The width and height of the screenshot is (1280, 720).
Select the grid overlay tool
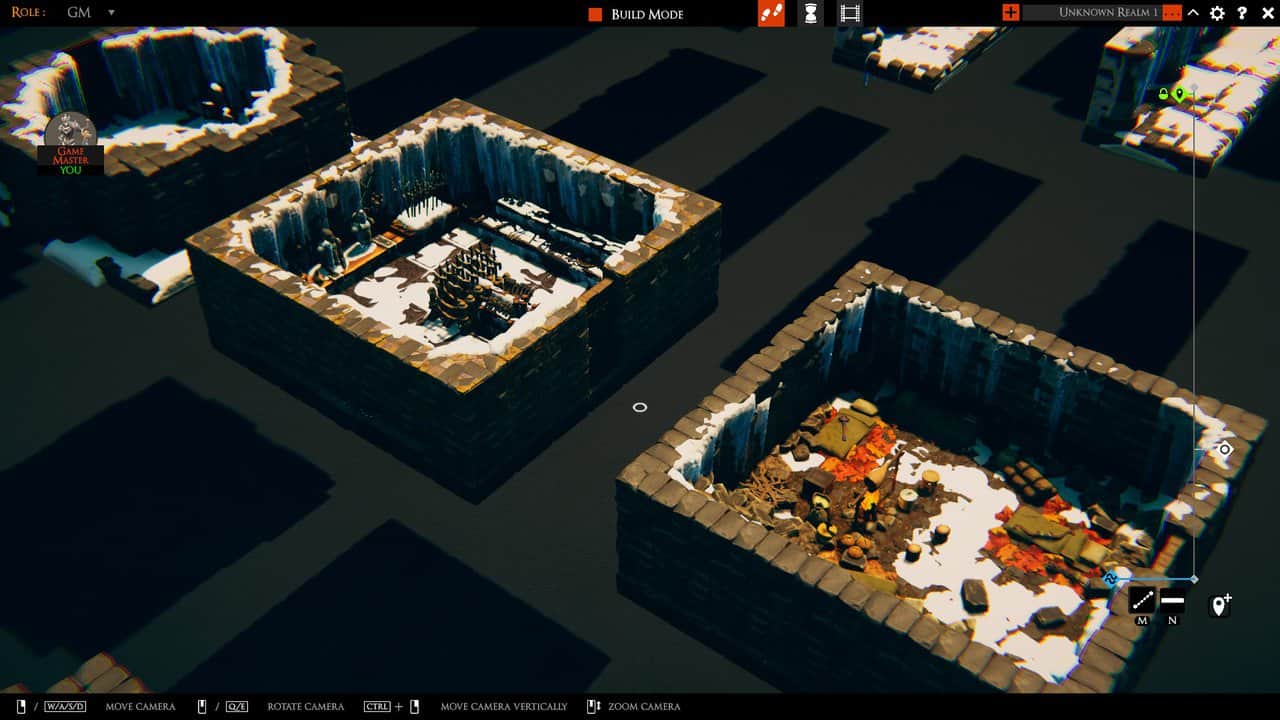point(849,13)
